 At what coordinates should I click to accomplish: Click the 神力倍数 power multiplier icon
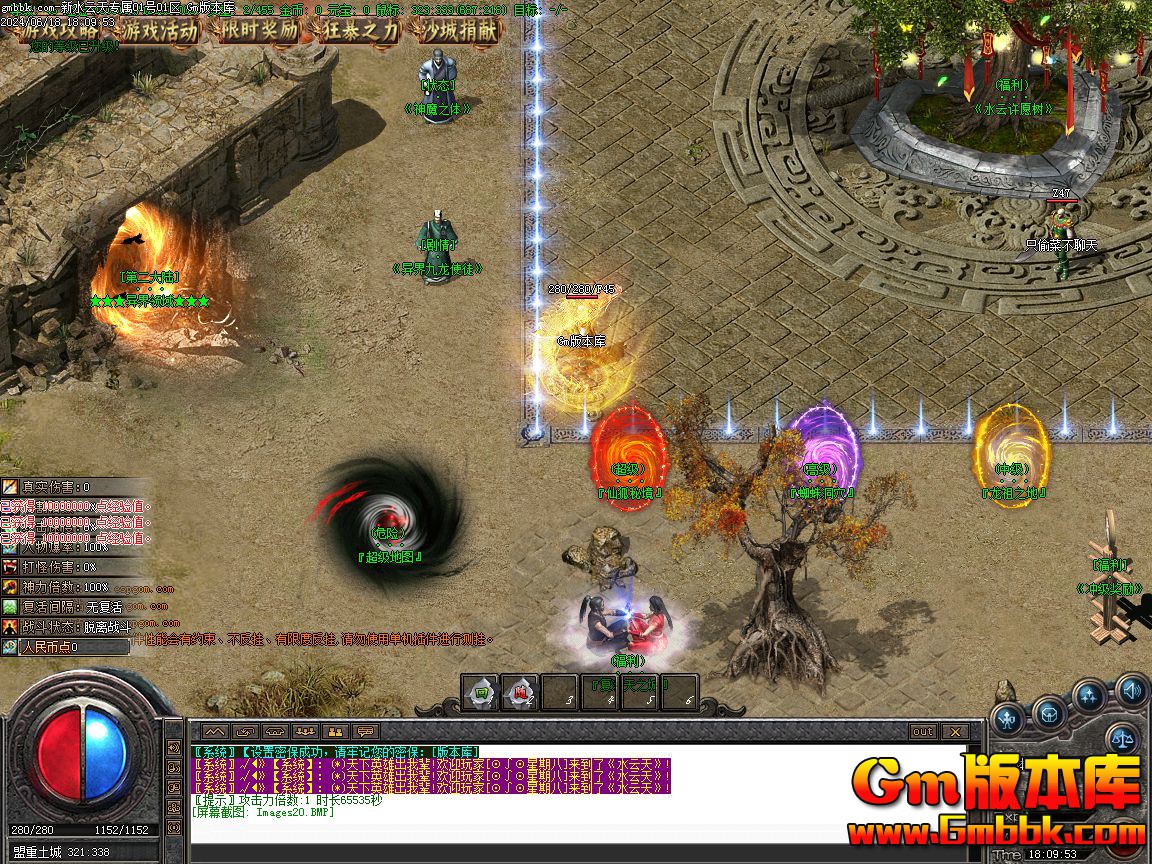tap(10, 587)
